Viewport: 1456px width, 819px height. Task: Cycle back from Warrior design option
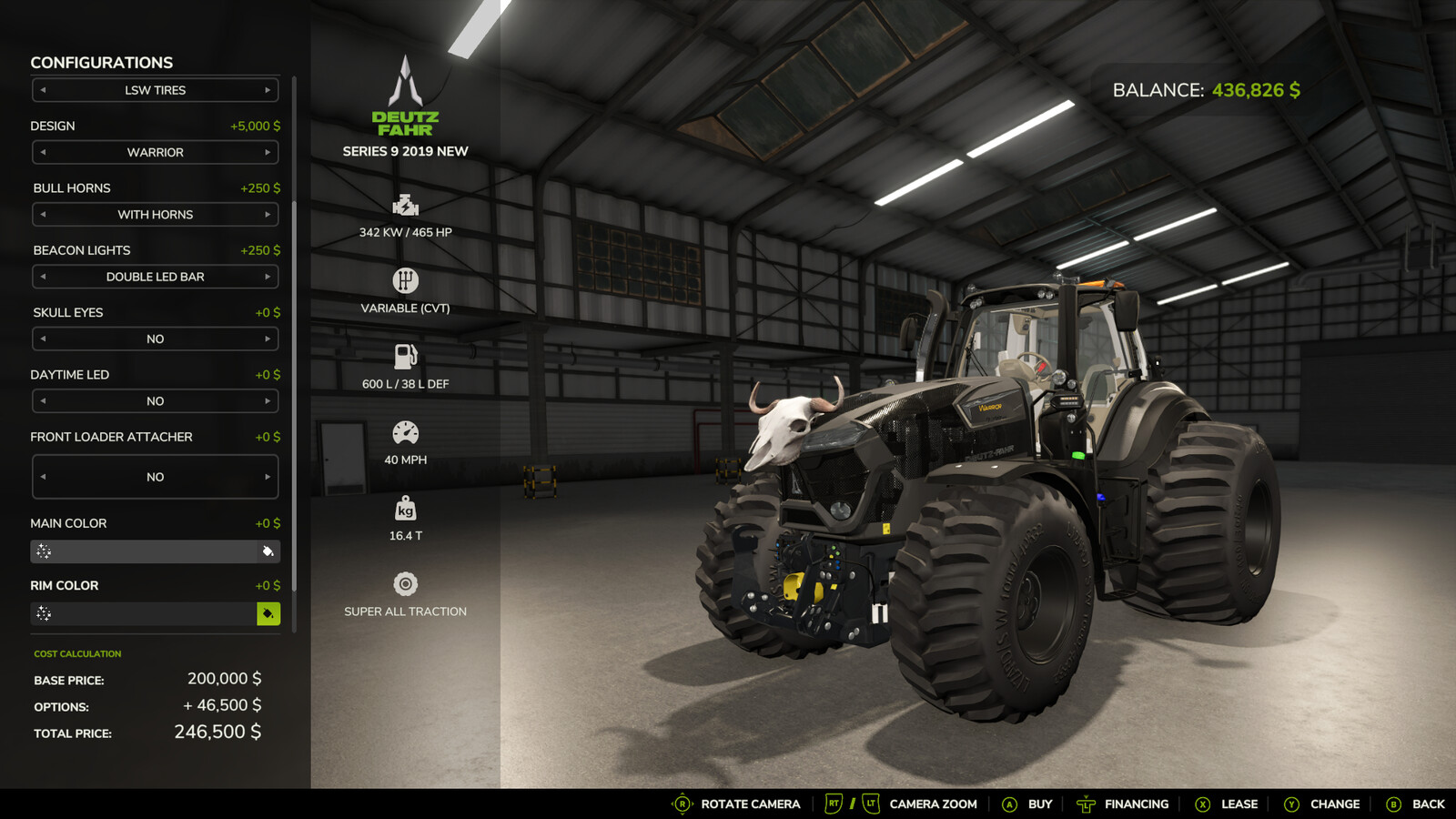[x=42, y=152]
